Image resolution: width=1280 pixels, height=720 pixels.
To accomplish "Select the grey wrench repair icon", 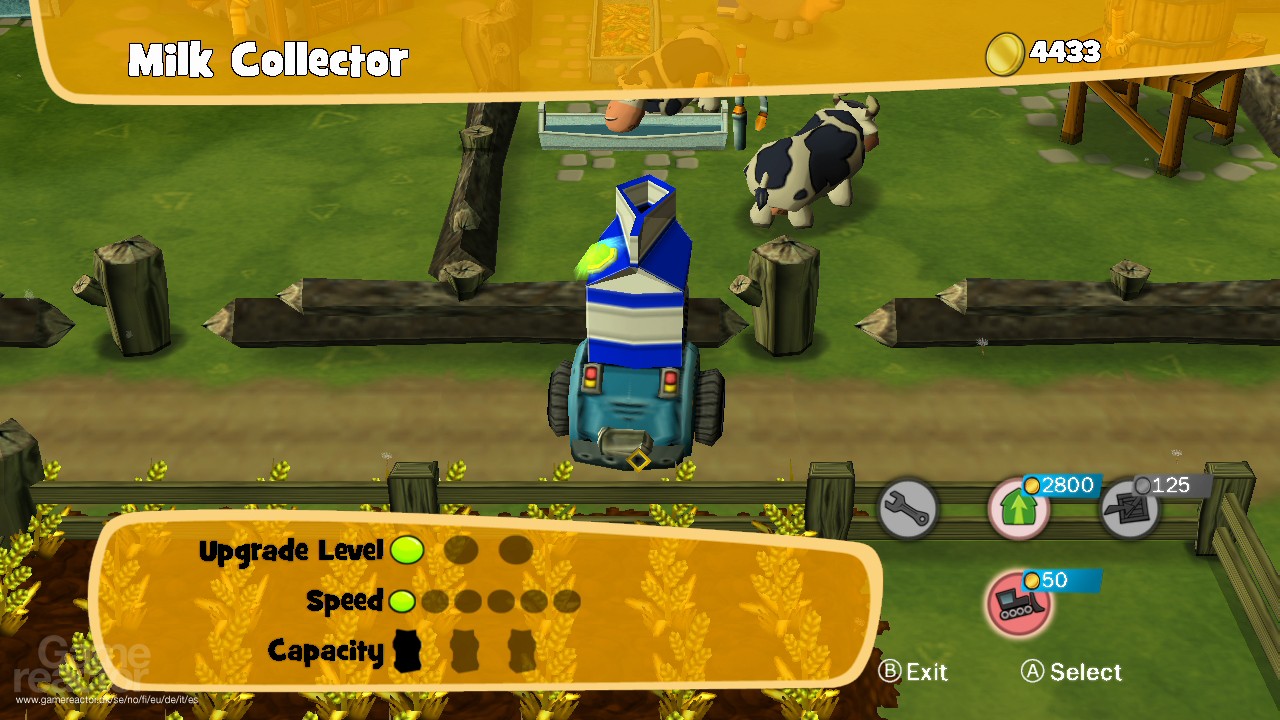I will [908, 510].
